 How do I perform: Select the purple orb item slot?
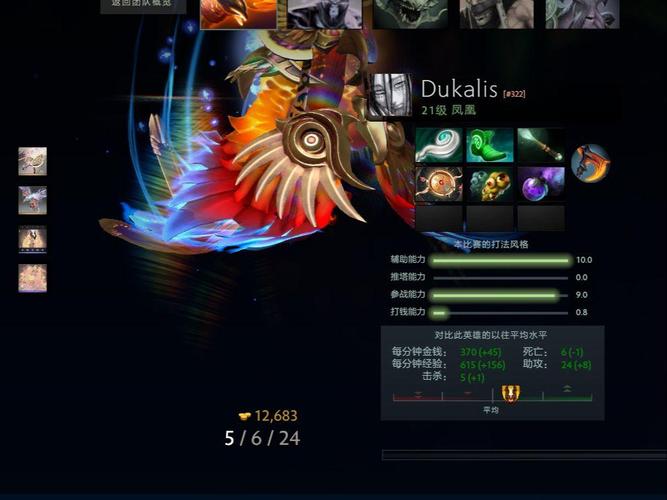[x=541, y=184]
